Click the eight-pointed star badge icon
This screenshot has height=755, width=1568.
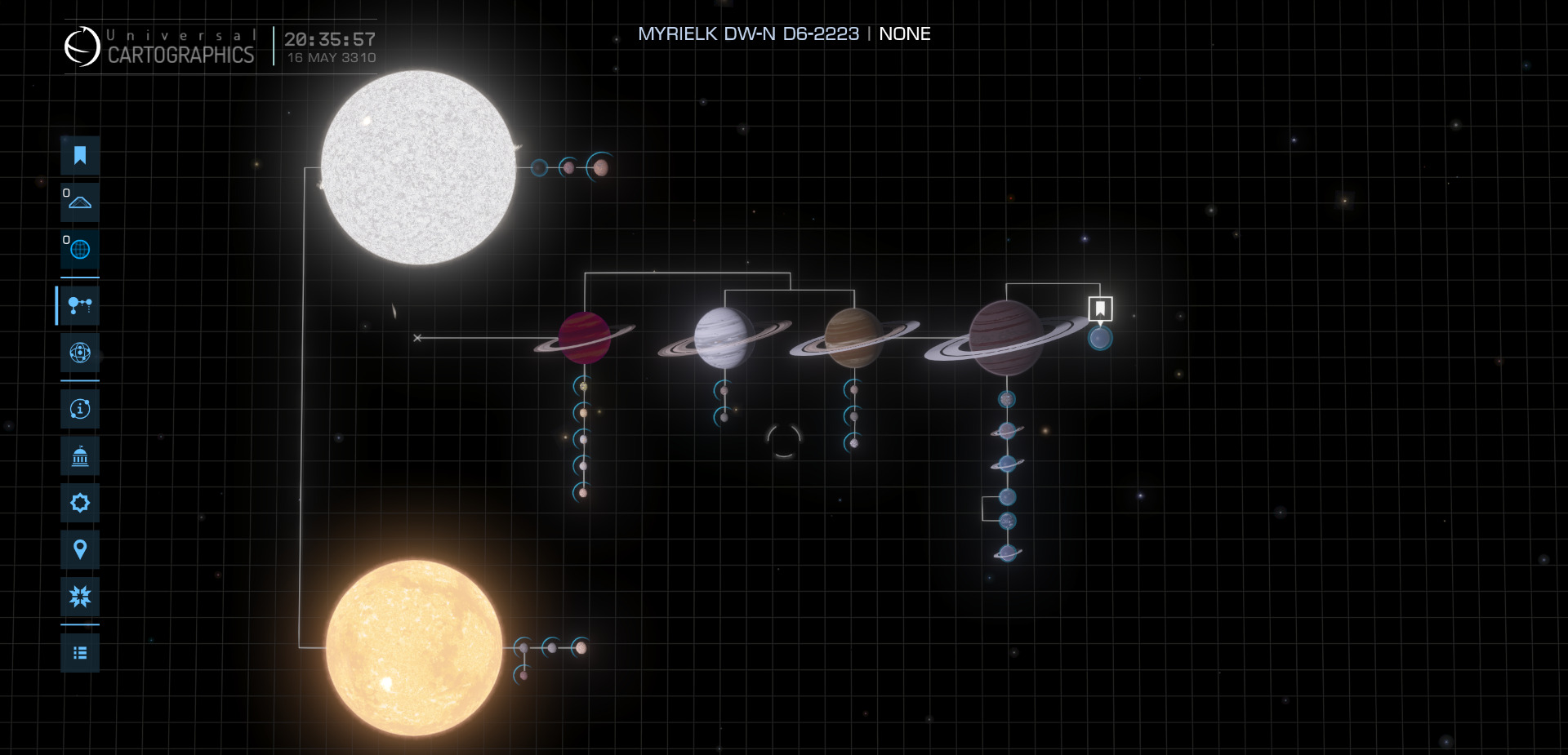(x=80, y=503)
